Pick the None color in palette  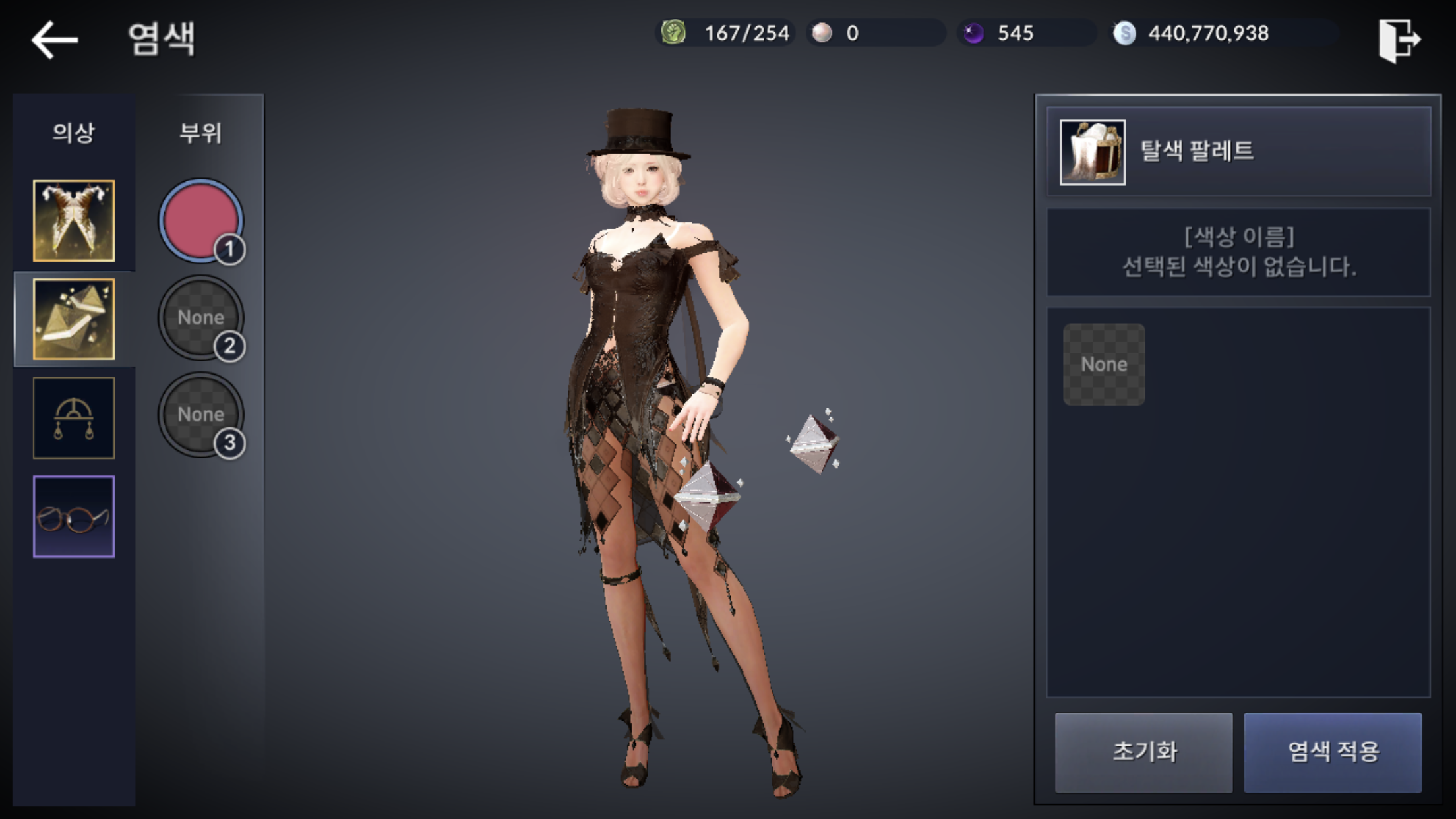pyautogui.click(x=1104, y=365)
